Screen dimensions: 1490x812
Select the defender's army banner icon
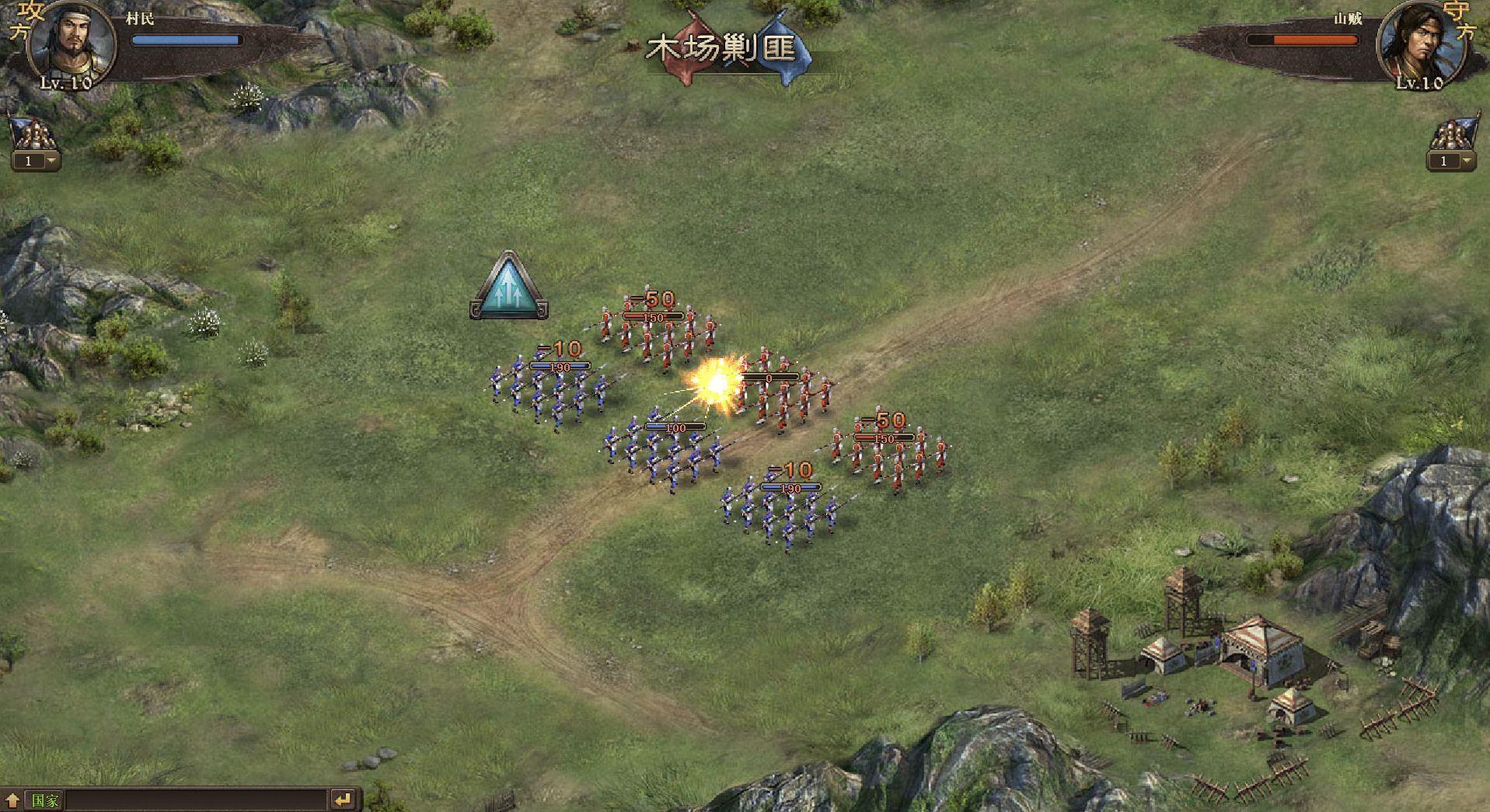point(1453,133)
